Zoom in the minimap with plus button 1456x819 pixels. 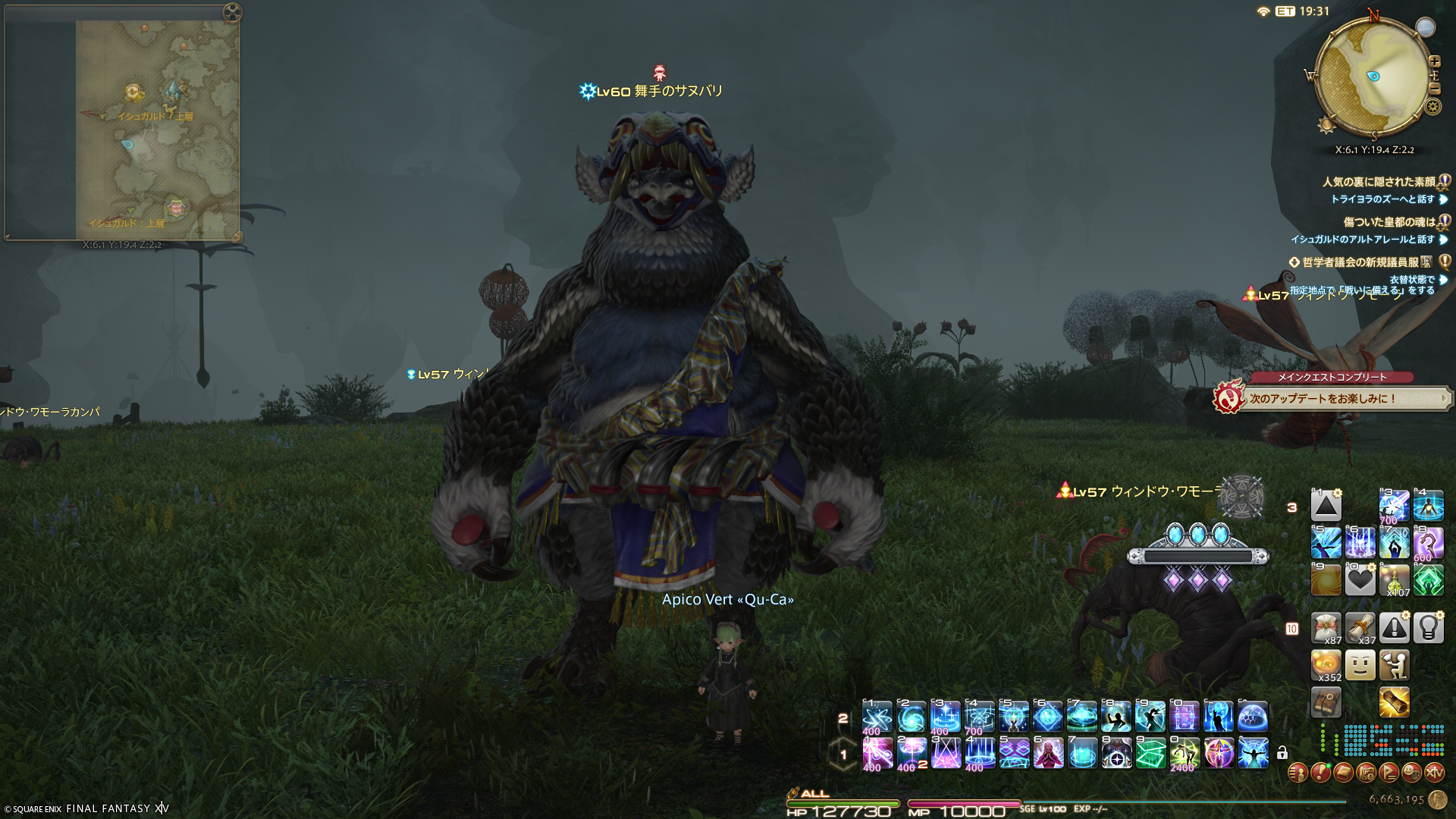tap(1434, 61)
